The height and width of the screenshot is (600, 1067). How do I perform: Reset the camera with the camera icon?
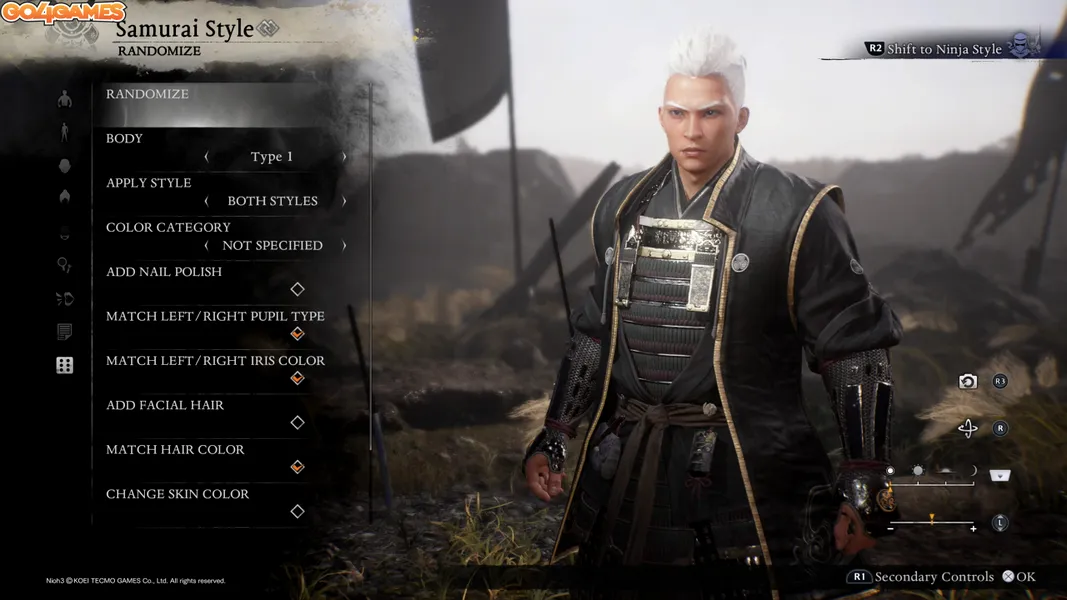pos(967,381)
